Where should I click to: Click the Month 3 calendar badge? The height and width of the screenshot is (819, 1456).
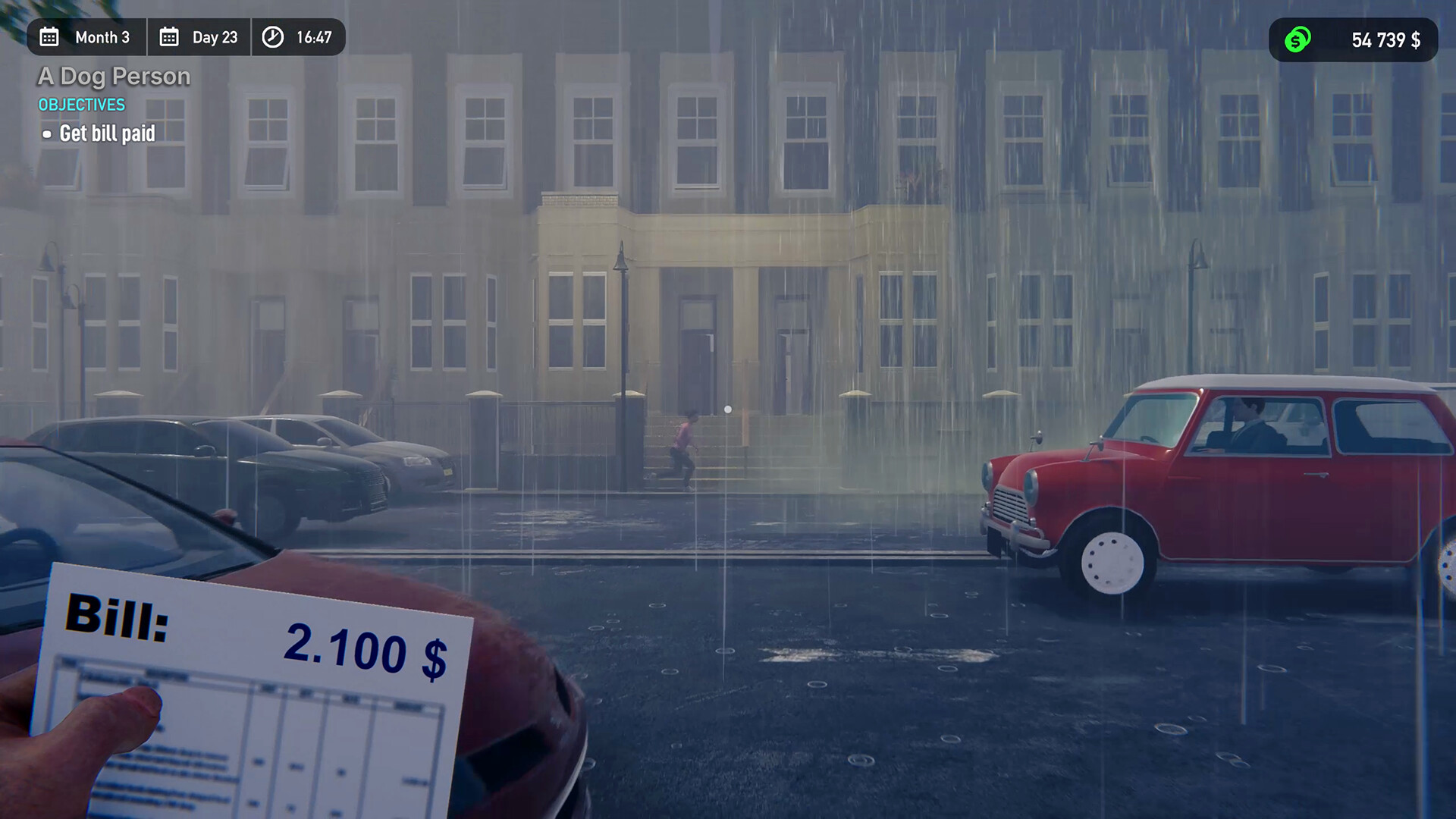pos(86,36)
